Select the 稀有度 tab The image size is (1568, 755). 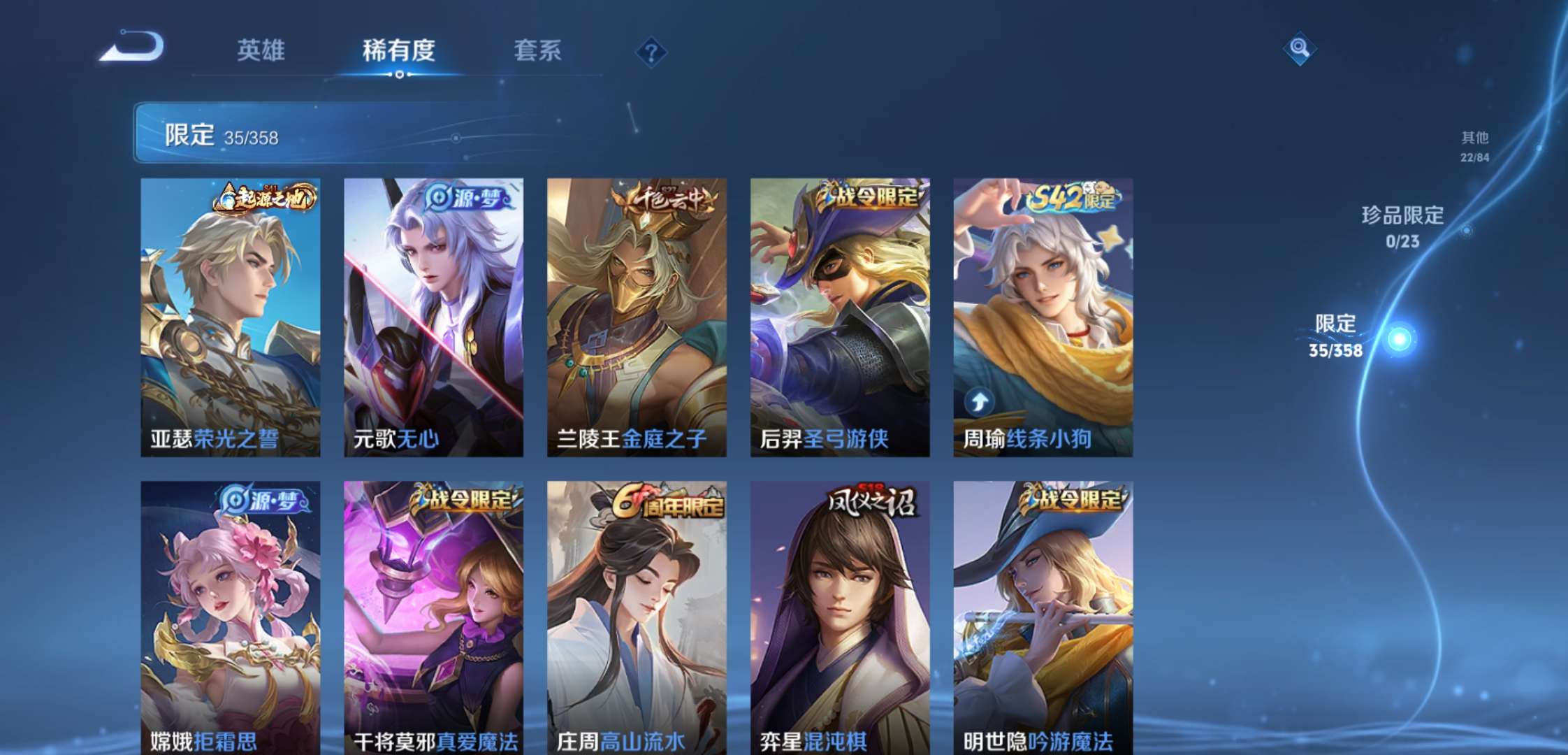[400, 51]
